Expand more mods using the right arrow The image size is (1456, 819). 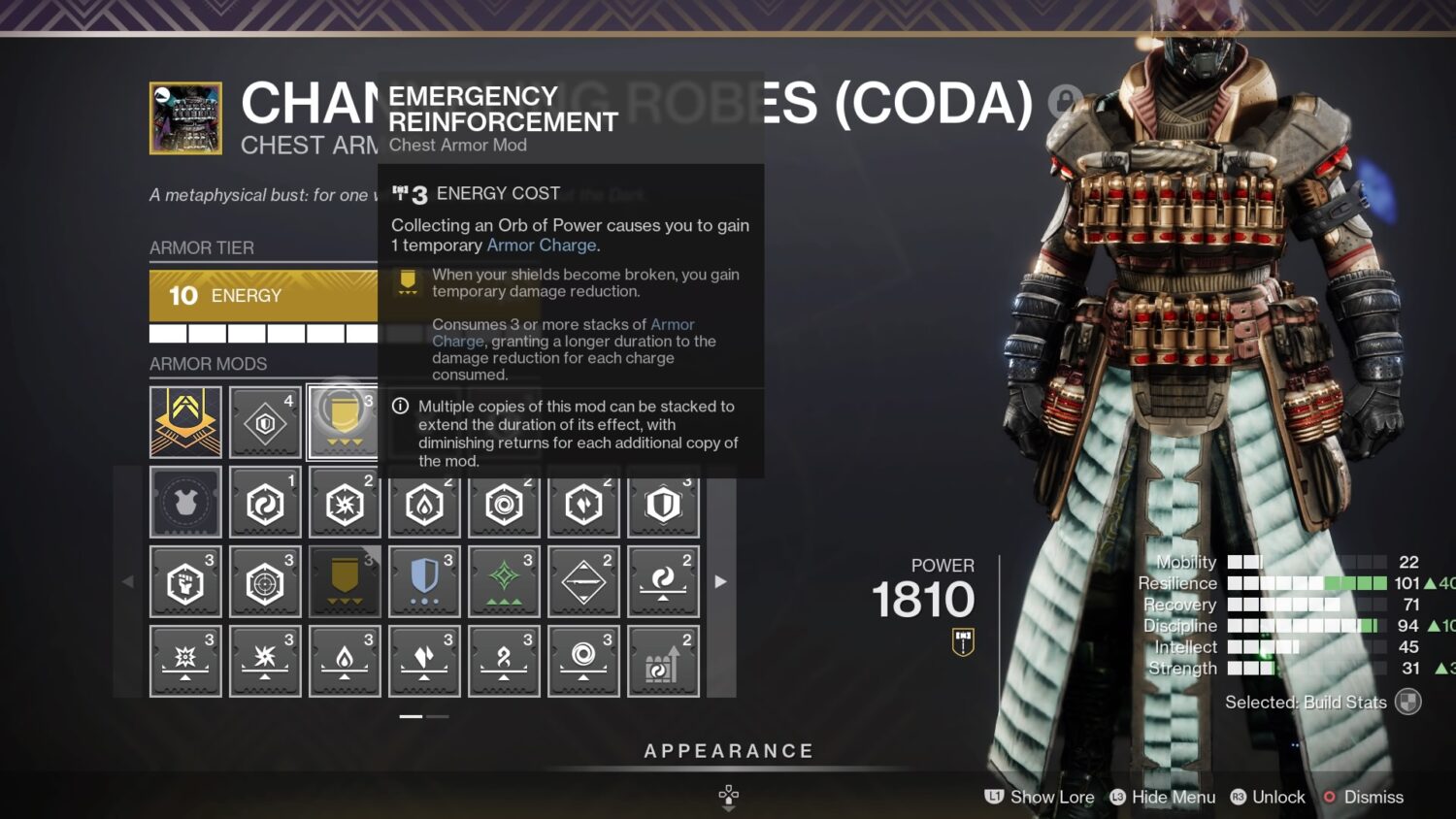pos(719,580)
